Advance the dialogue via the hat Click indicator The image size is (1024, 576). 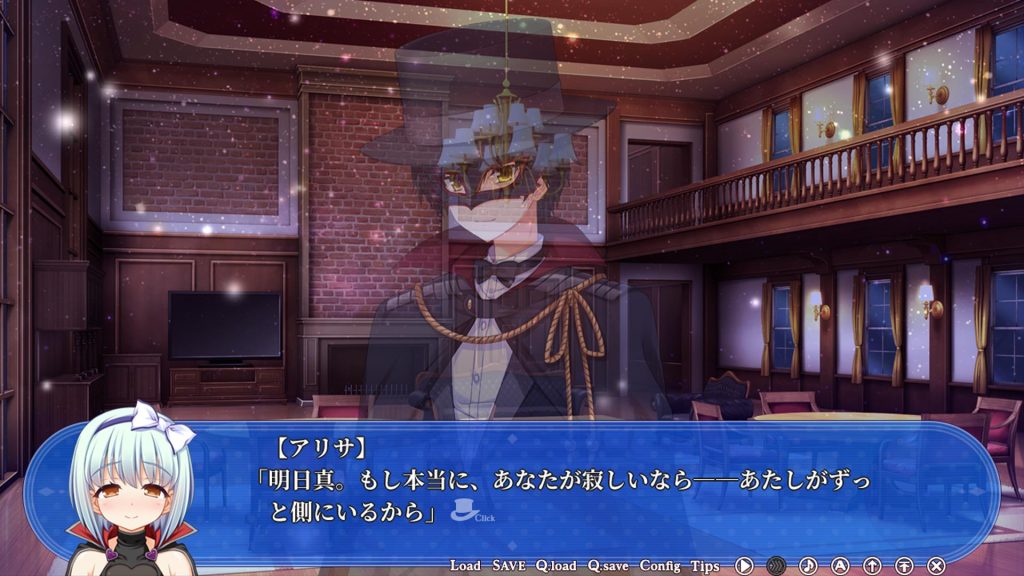466,510
